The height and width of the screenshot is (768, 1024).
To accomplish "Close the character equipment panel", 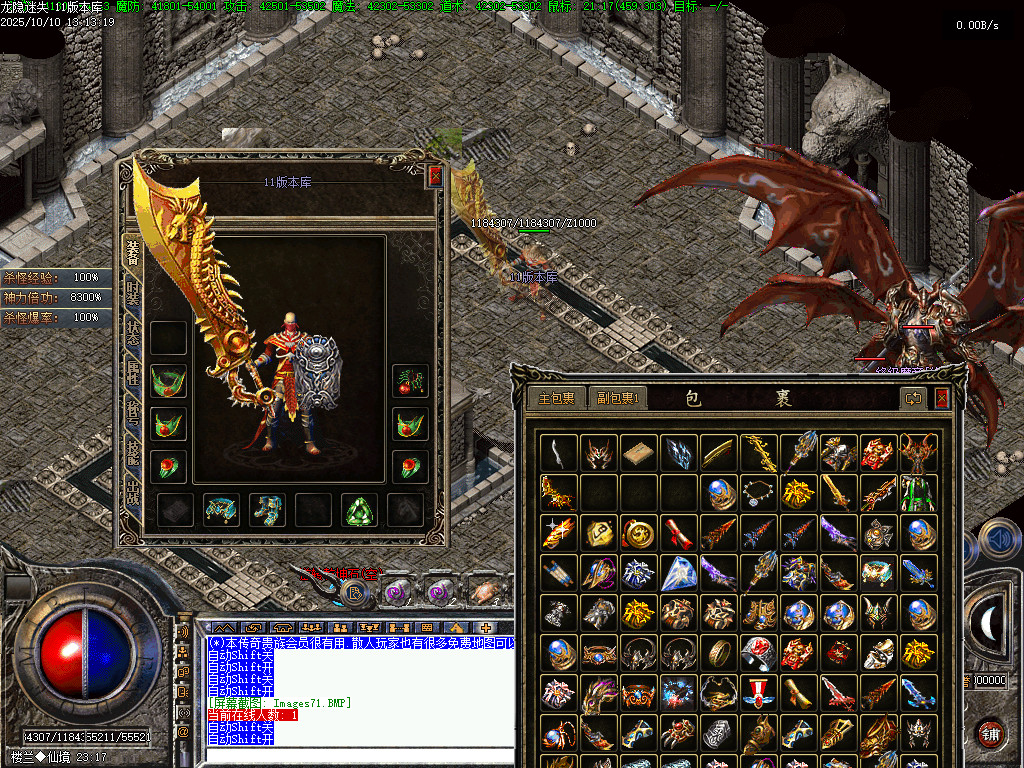I will (435, 176).
